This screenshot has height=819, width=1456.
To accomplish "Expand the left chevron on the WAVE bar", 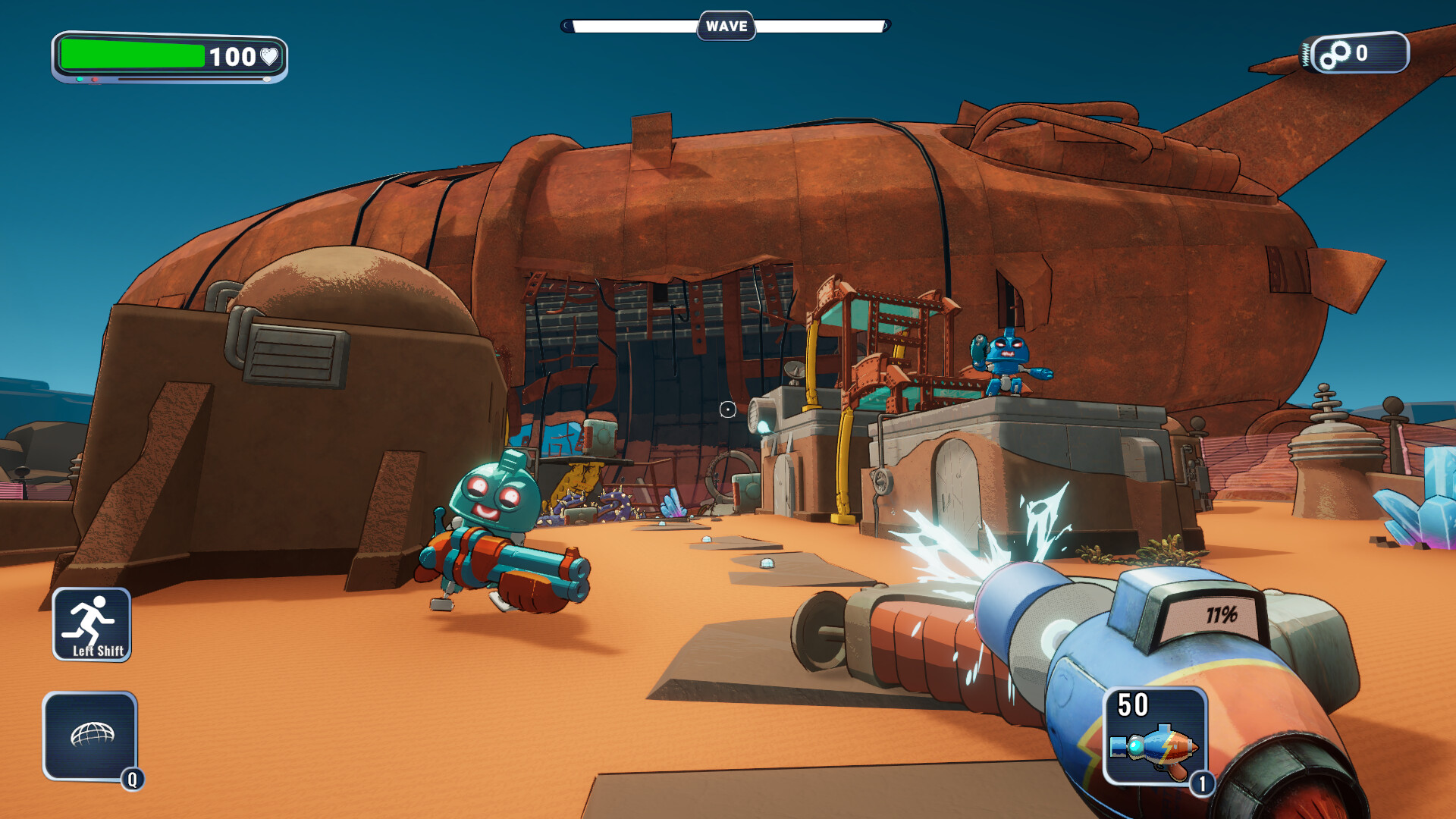I will [566, 25].
